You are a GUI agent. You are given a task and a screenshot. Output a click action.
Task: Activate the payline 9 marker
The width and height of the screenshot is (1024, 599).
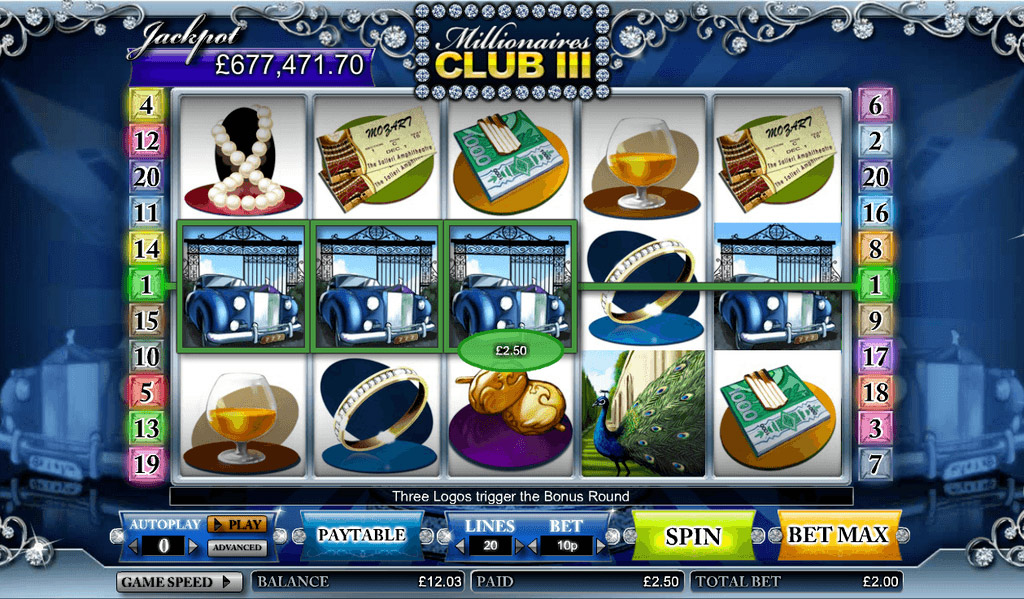(875, 321)
